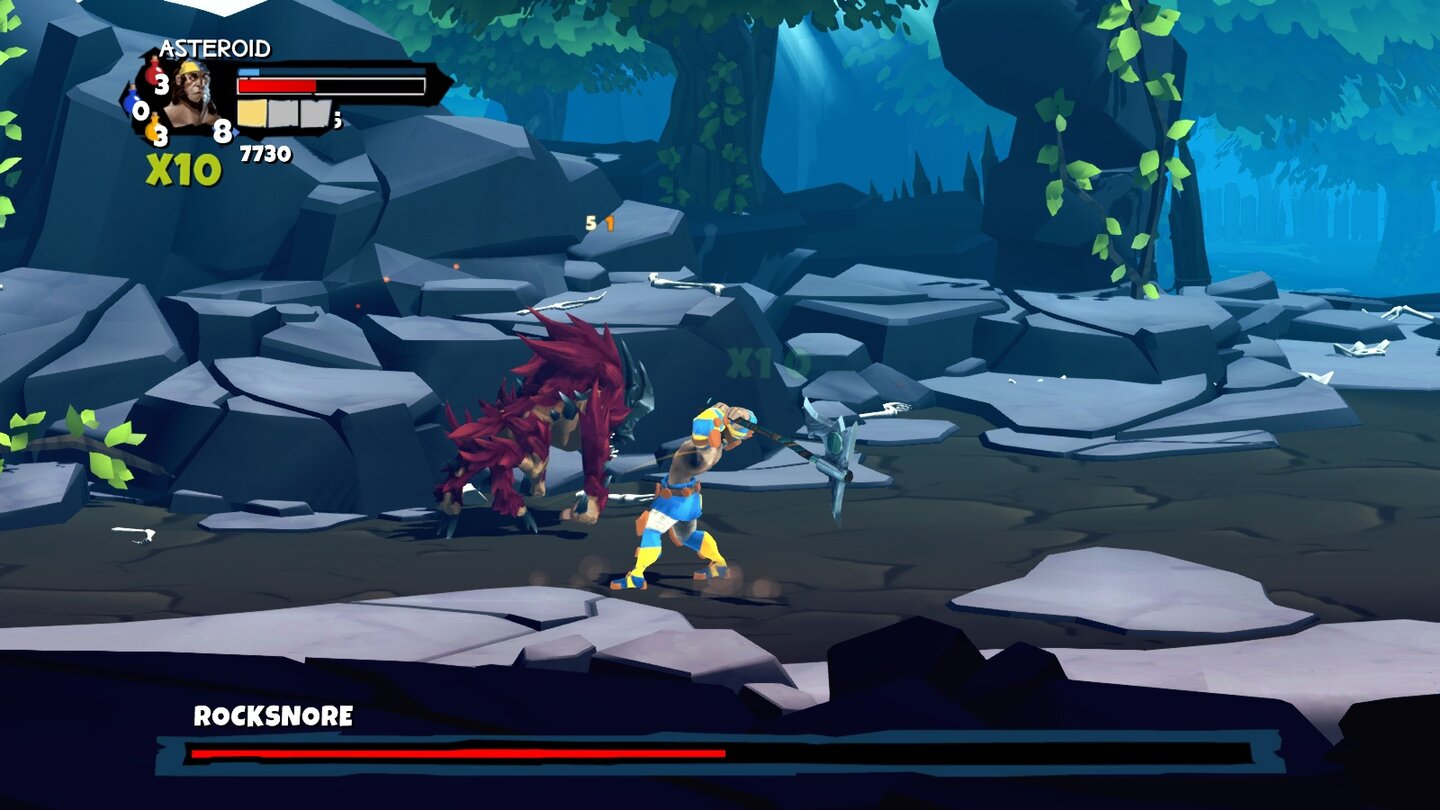Click the player's red health bar
Image resolution: width=1440 pixels, height=810 pixels.
275,86
